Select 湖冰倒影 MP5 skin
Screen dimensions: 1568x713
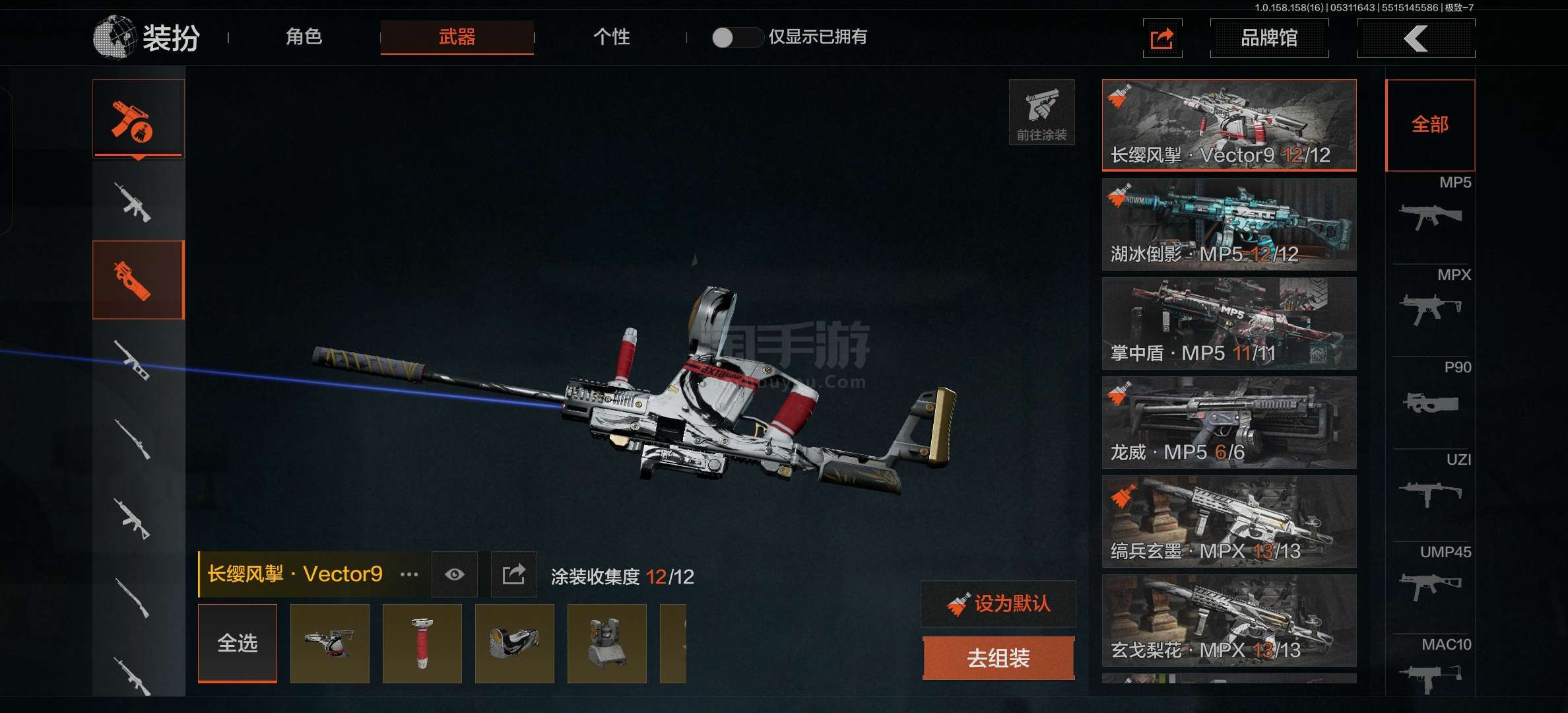tap(1229, 224)
